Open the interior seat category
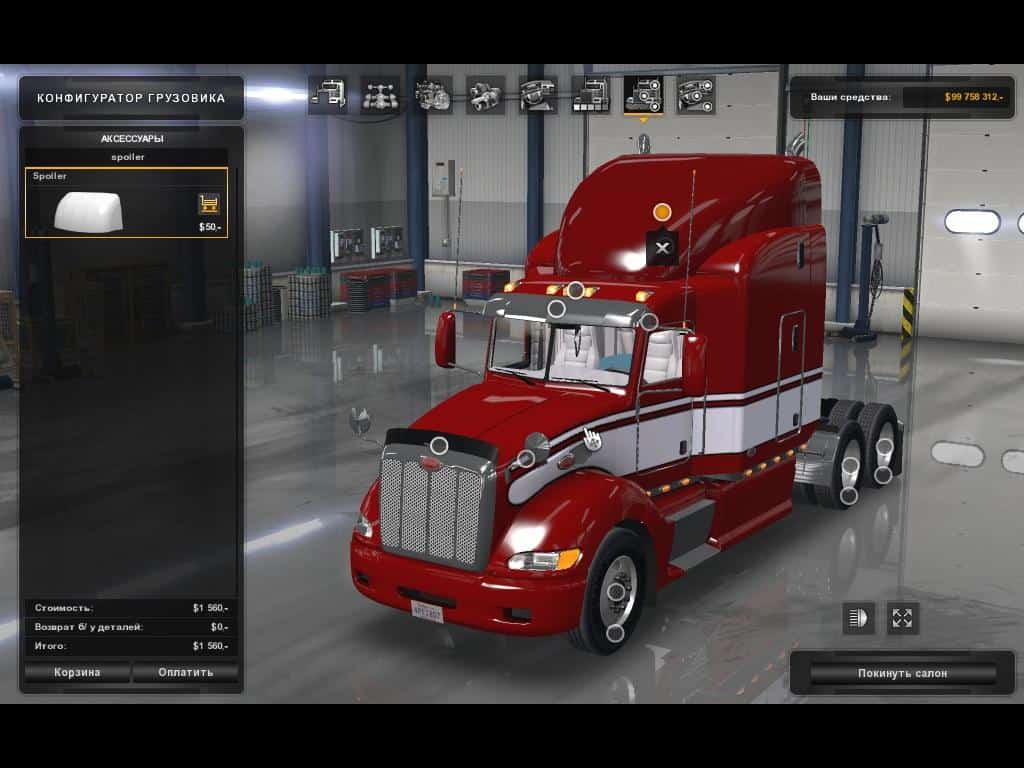Screen dimensions: 1024x768 point(538,95)
